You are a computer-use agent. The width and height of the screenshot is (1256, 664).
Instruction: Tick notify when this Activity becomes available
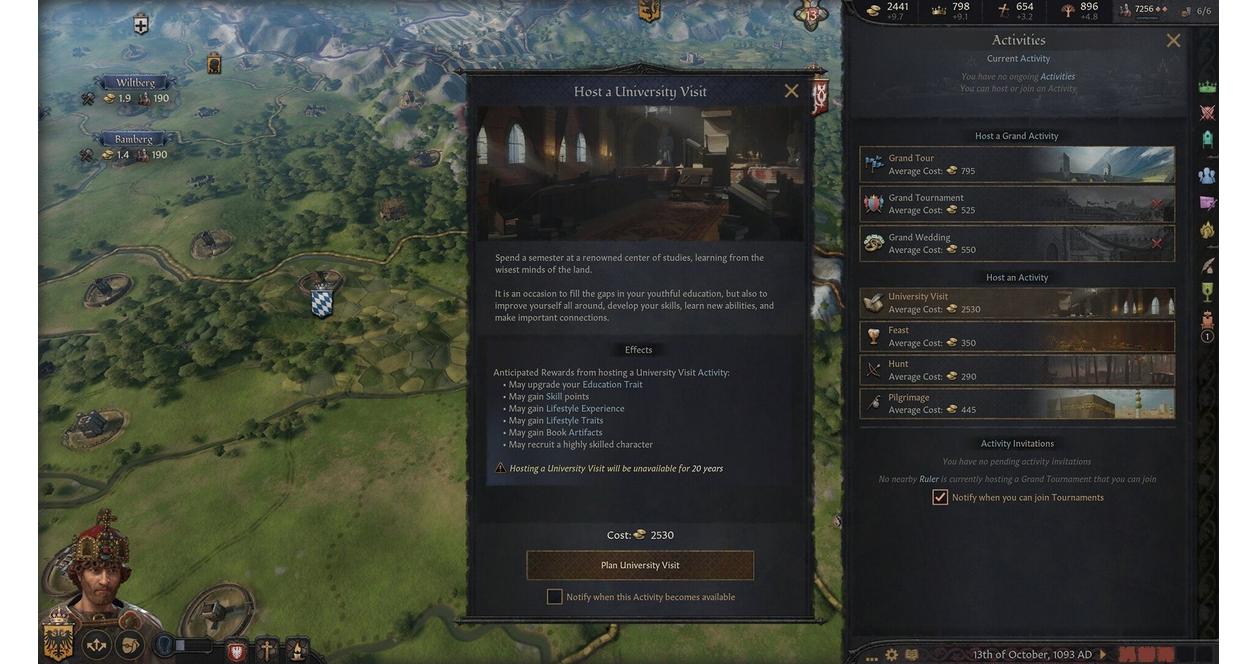554,597
